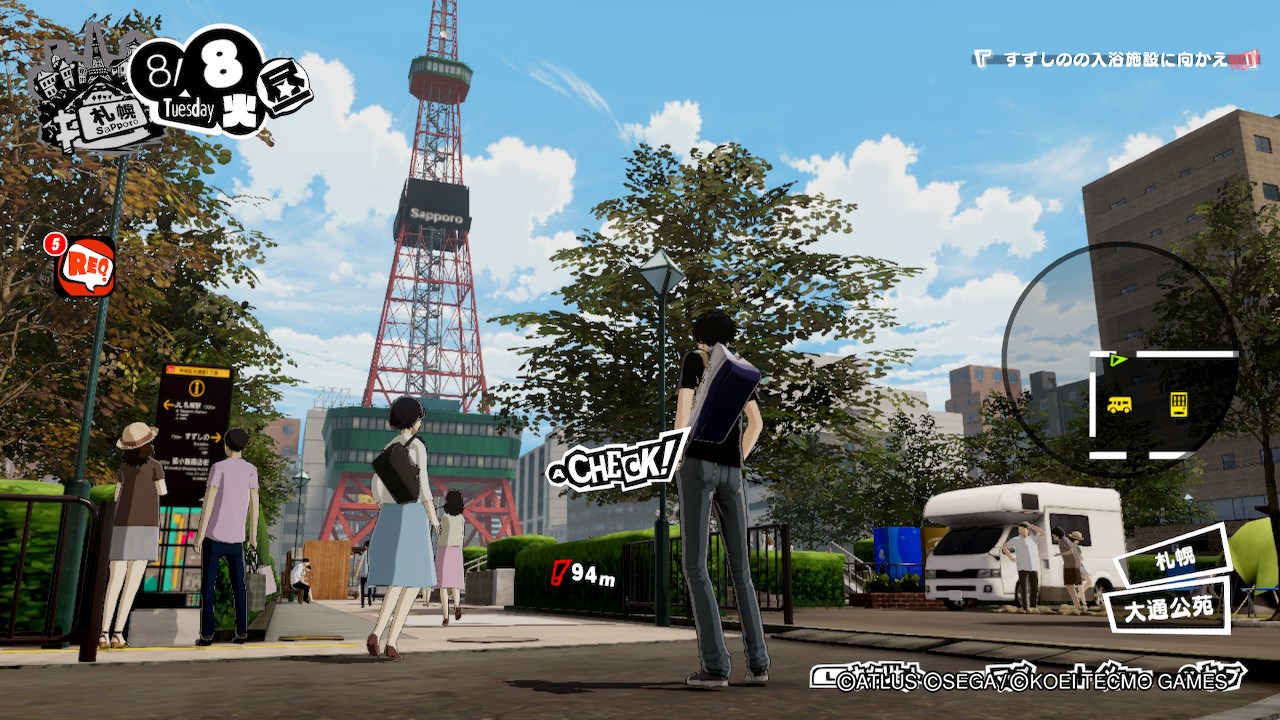Select the yellow building marker on minimap

[1179, 404]
